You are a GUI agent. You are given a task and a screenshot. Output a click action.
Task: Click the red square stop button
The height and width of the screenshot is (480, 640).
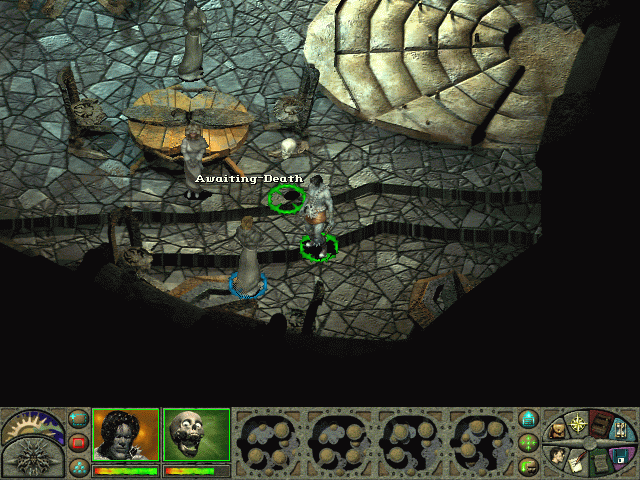tap(78, 442)
